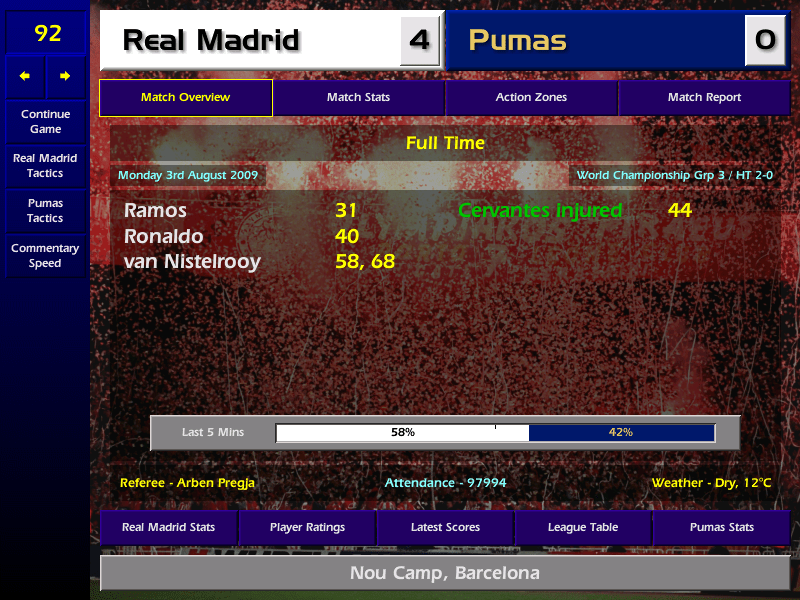
Task: Select the Match Overview tab
Action: (185, 98)
